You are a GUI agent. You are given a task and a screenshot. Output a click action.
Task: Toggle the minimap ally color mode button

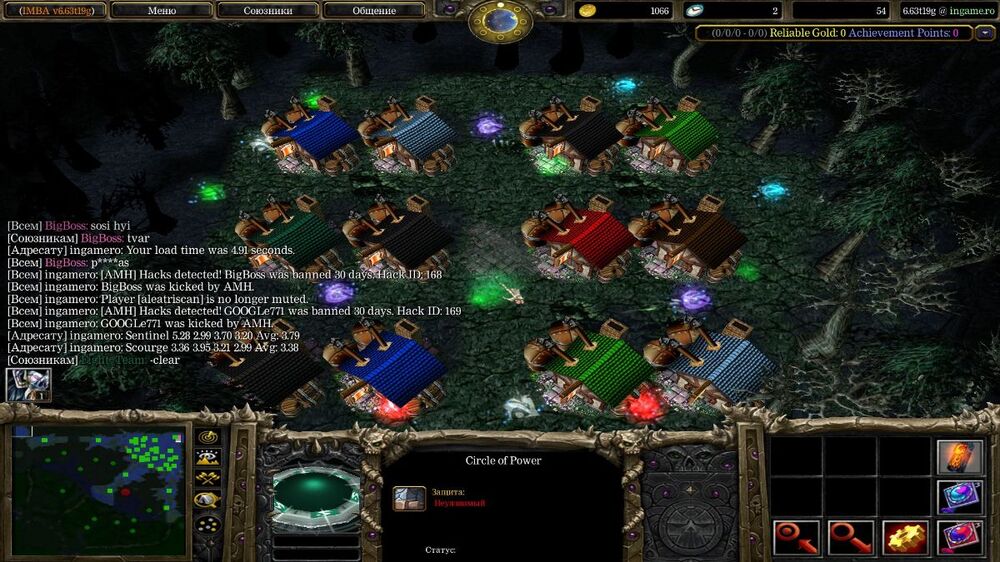point(208,478)
